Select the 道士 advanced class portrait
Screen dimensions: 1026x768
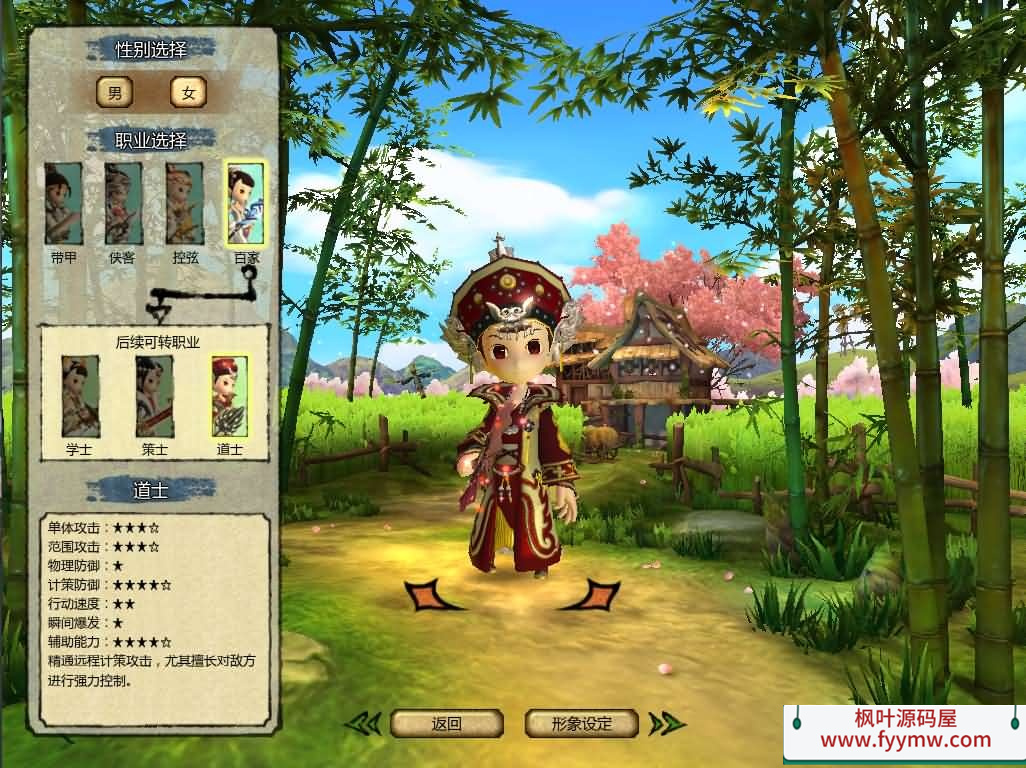pos(229,396)
